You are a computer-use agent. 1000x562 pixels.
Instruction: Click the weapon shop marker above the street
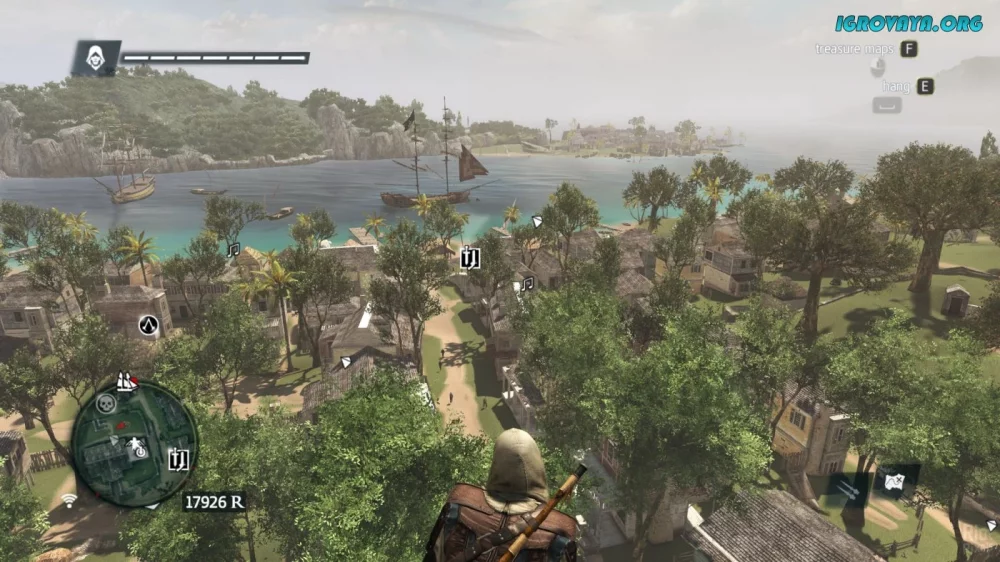[x=471, y=259]
